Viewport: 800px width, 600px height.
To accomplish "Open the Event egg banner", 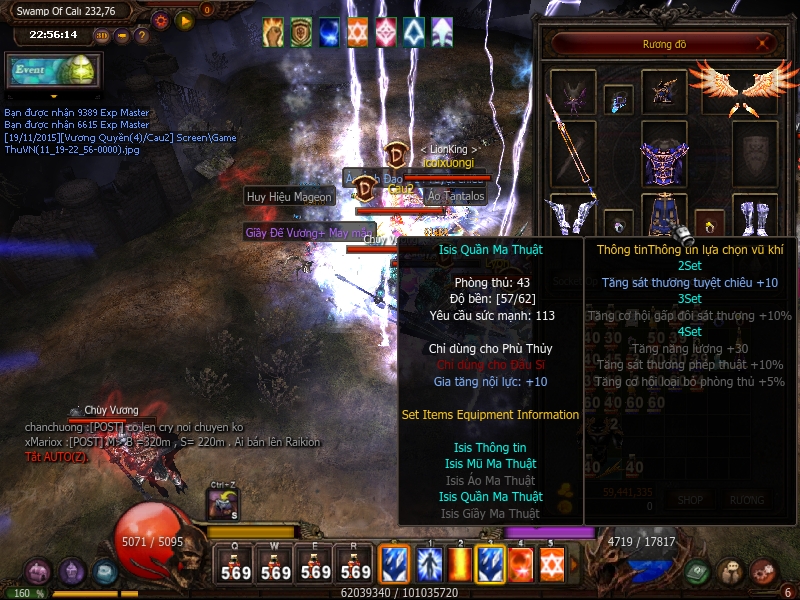I will click(x=52, y=72).
